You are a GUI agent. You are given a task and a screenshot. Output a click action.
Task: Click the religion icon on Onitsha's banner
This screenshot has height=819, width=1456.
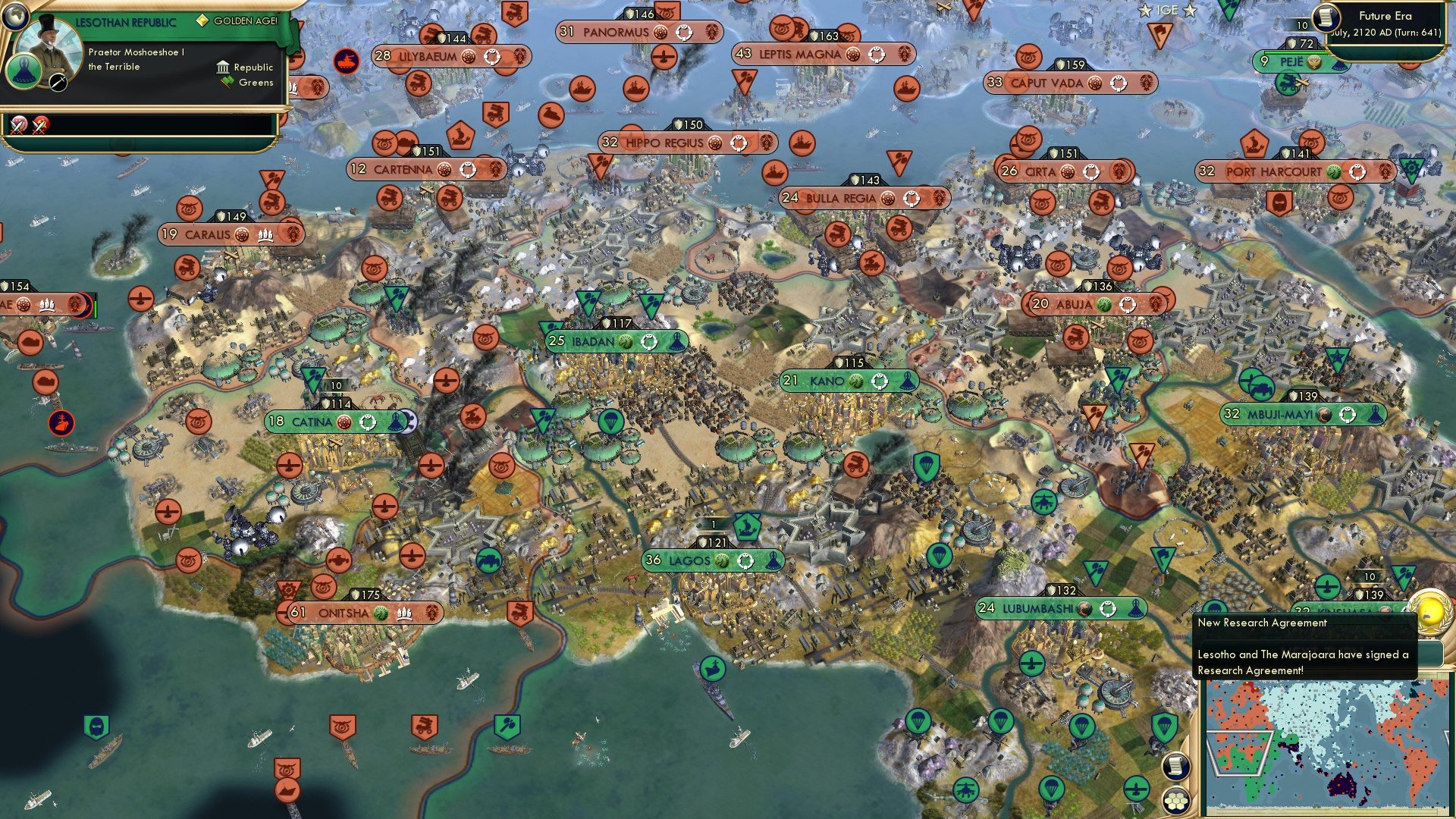(381, 613)
